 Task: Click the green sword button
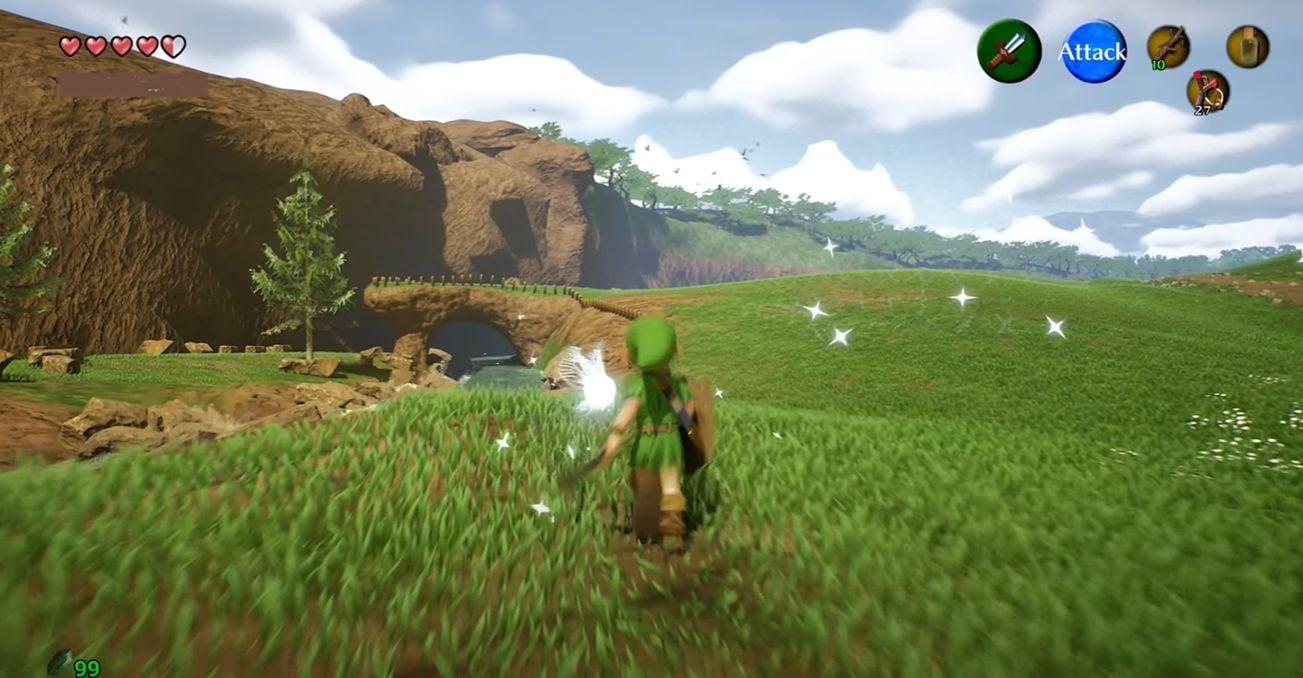click(1009, 51)
